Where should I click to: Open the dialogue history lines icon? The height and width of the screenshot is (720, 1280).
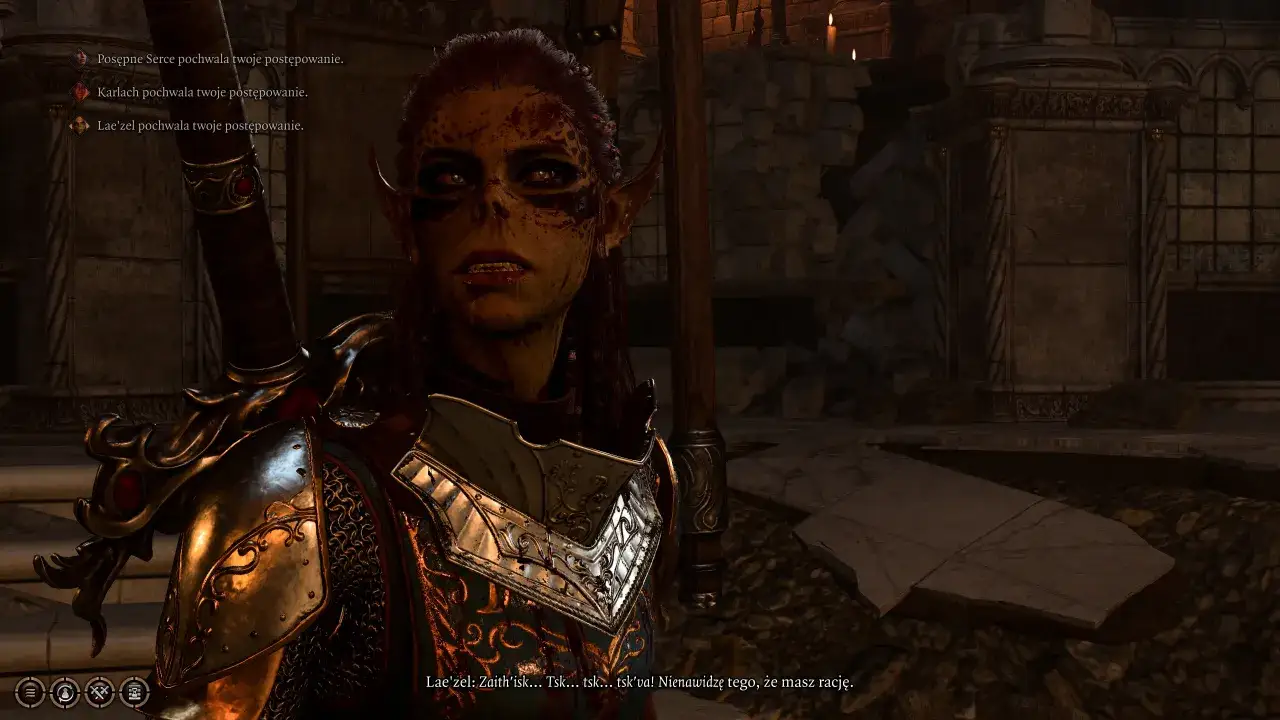point(30,691)
